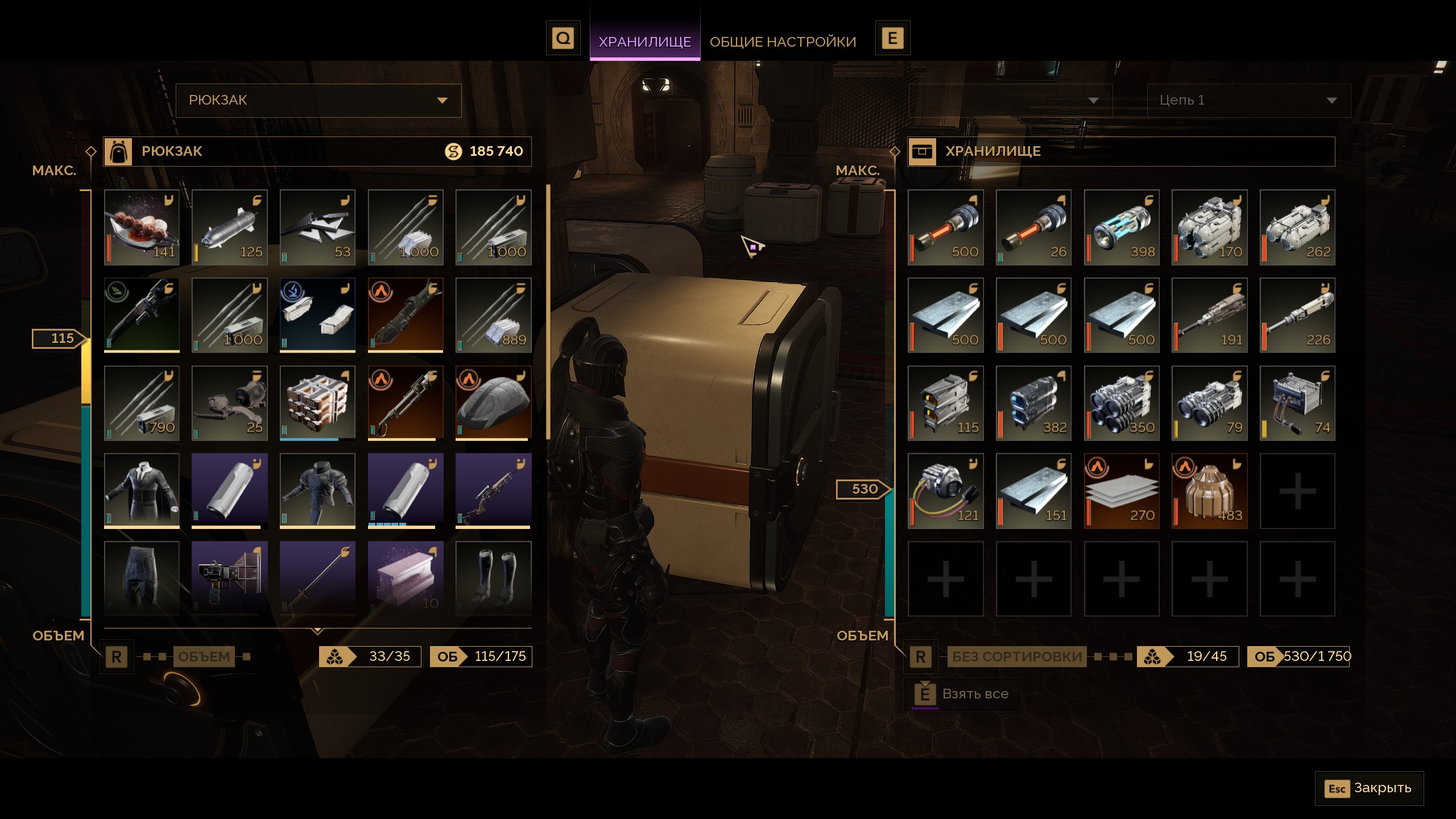This screenshot has width=1456, height=819.
Task: Choose the ribbed dome item stack of 483
Action: click(1209, 491)
